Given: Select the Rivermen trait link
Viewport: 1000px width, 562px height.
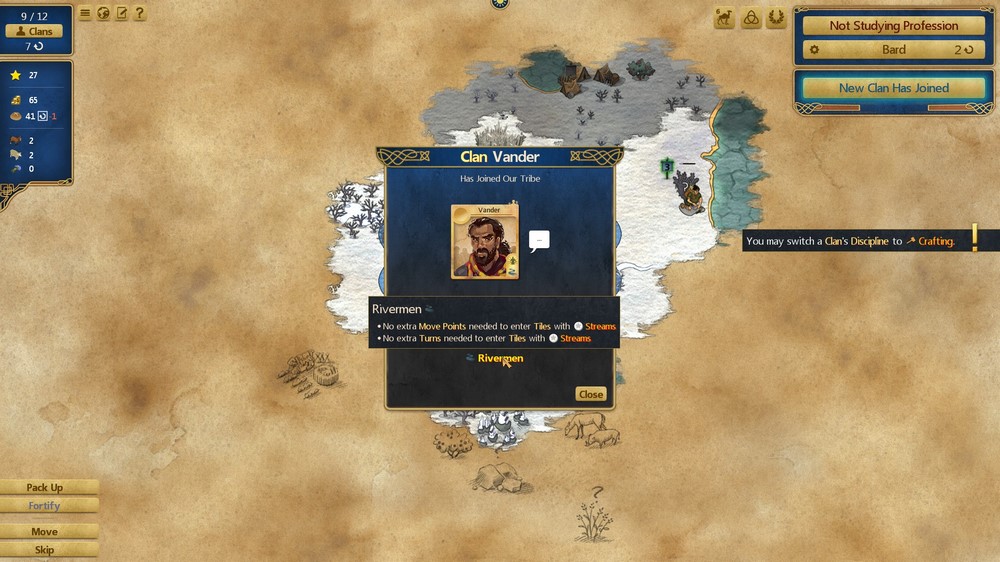Looking at the screenshot, I should point(499,358).
